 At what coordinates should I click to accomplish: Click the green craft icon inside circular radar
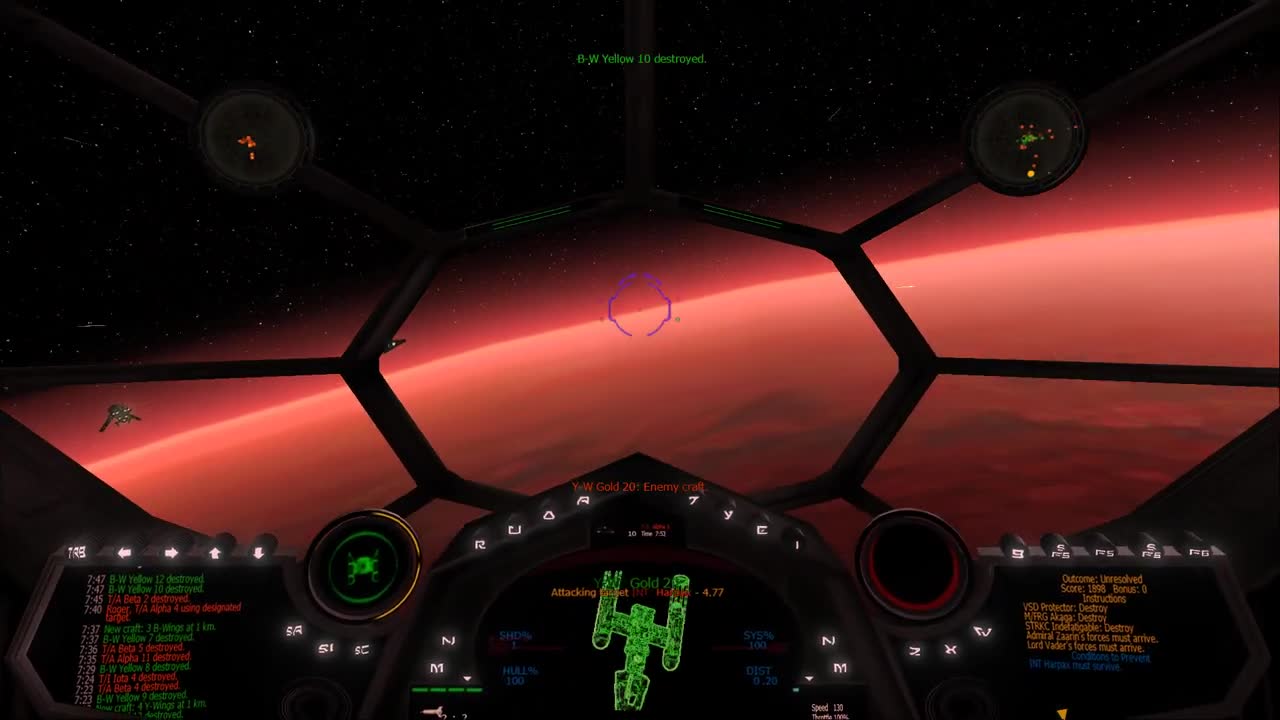(363, 566)
